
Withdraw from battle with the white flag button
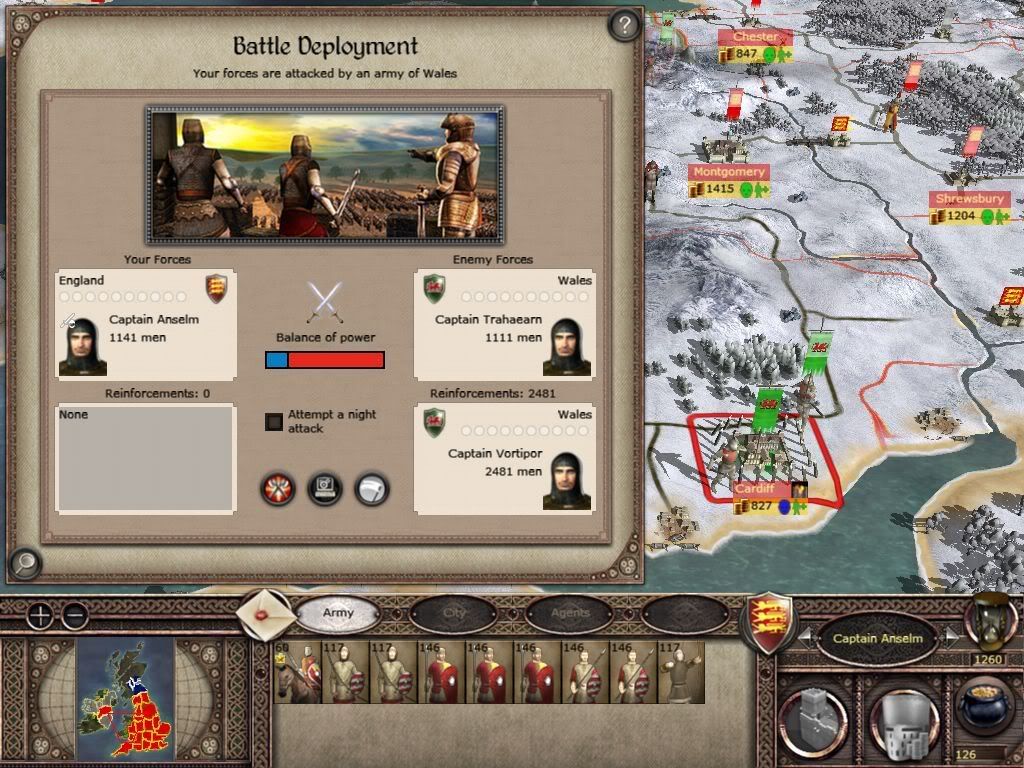tap(372, 489)
